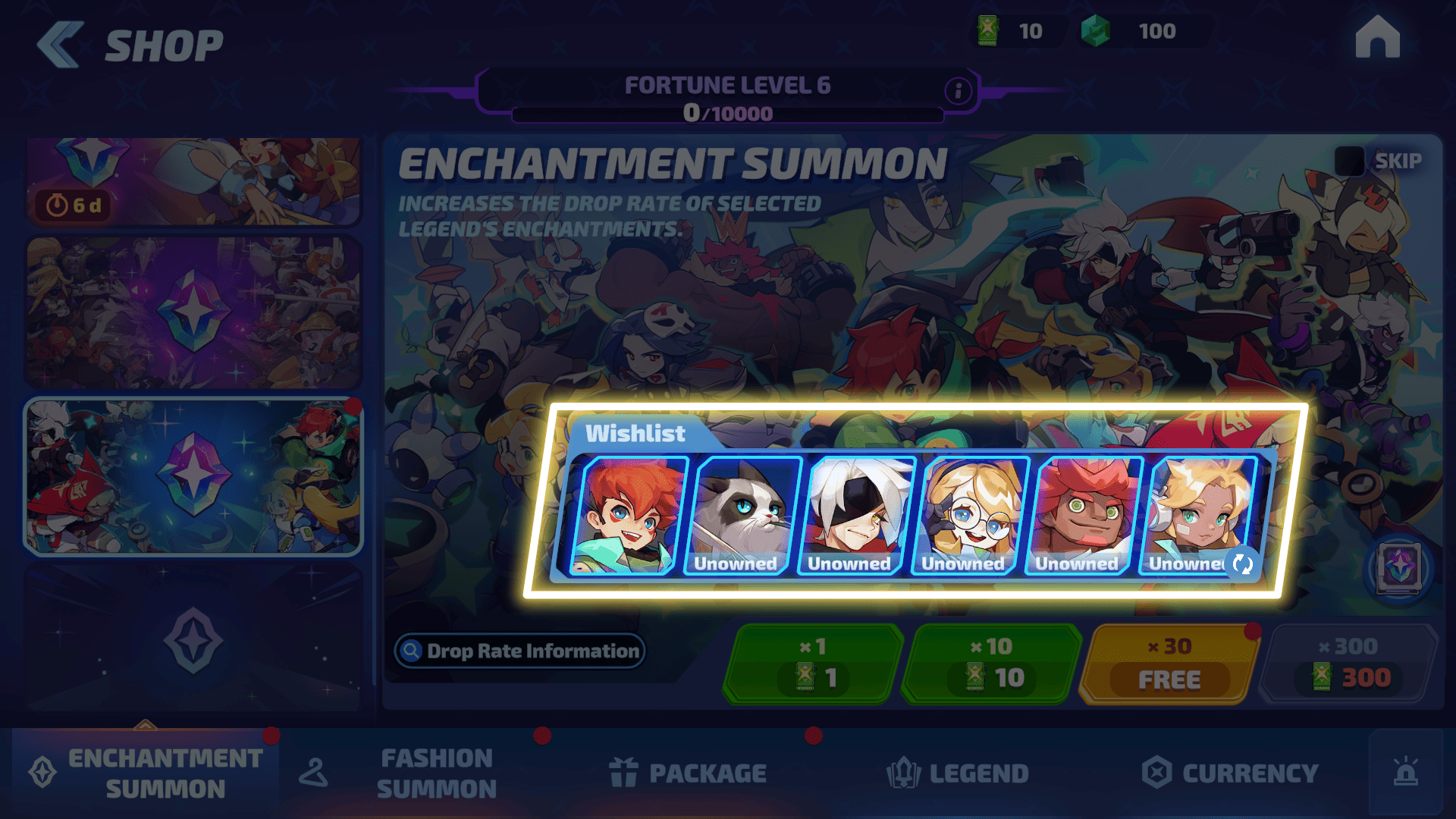Open the Package tab
Image resolution: width=1456 pixels, height=819 pixels.
pos(688,773)
